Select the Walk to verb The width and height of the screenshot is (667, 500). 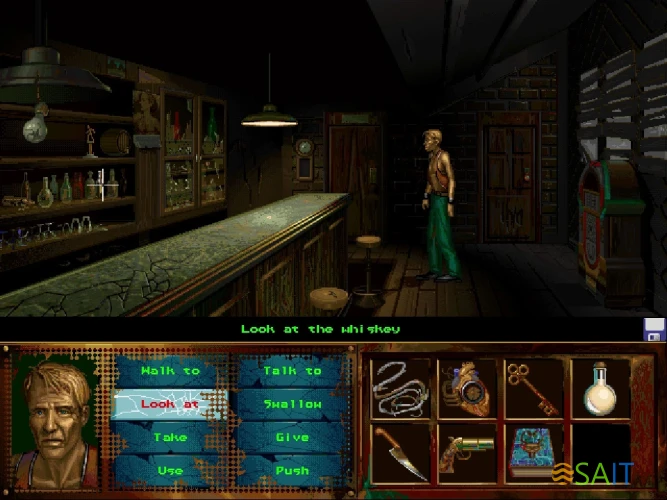(170, 371)
